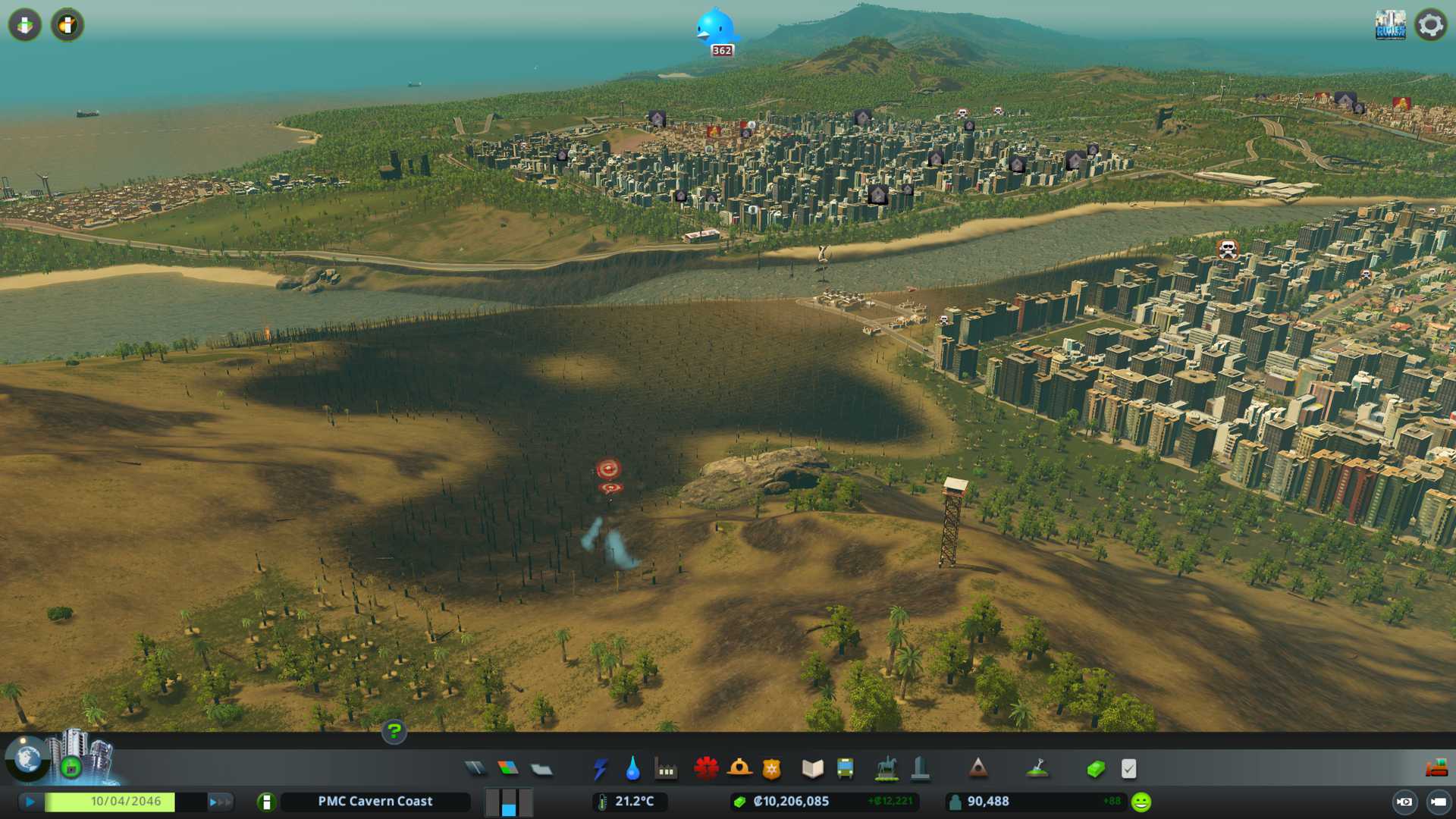Toggle the simulation play/pause button
This screenshot has width=1456, height=819.
point(30,802)
